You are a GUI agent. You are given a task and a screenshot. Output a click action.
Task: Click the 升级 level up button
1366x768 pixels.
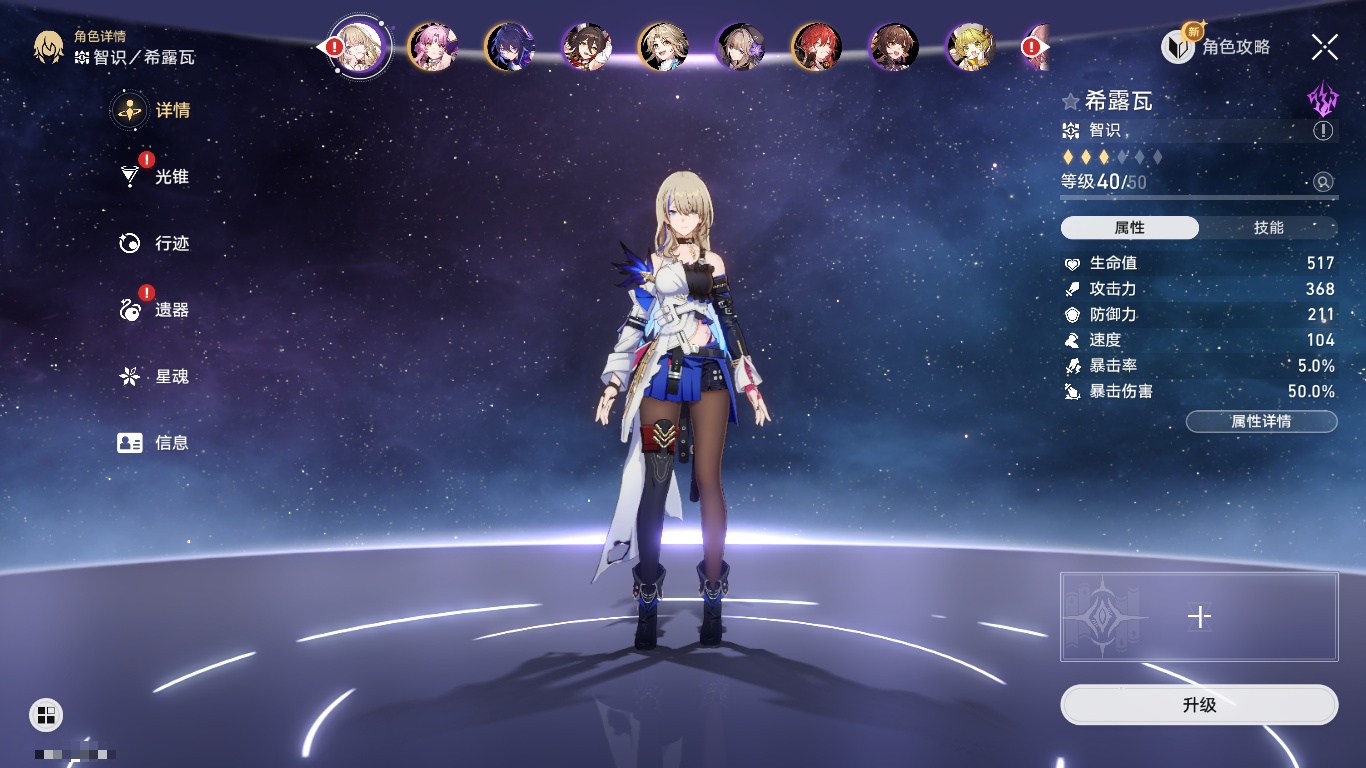coord(1199,705)
